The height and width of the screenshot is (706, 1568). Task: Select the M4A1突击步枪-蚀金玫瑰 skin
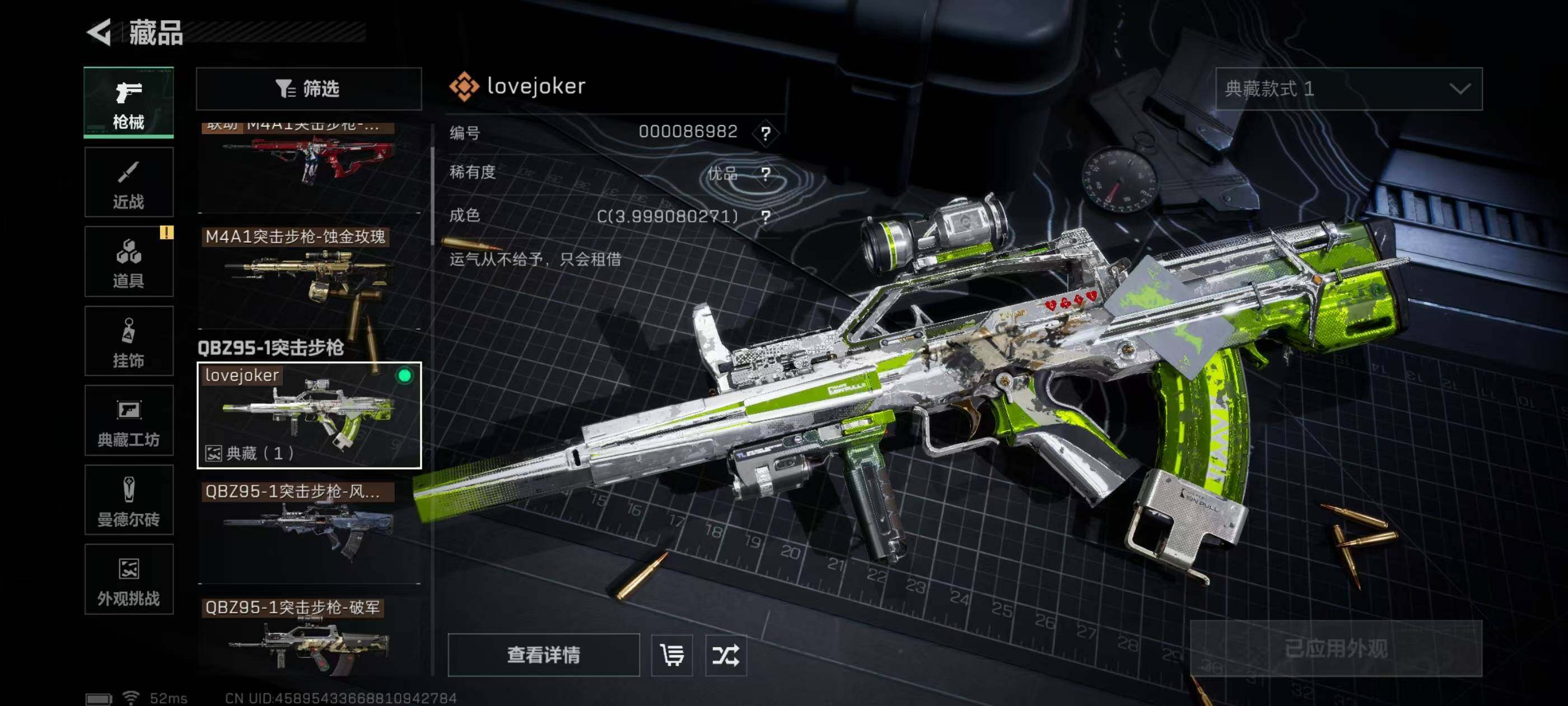[x=309, y=277]
